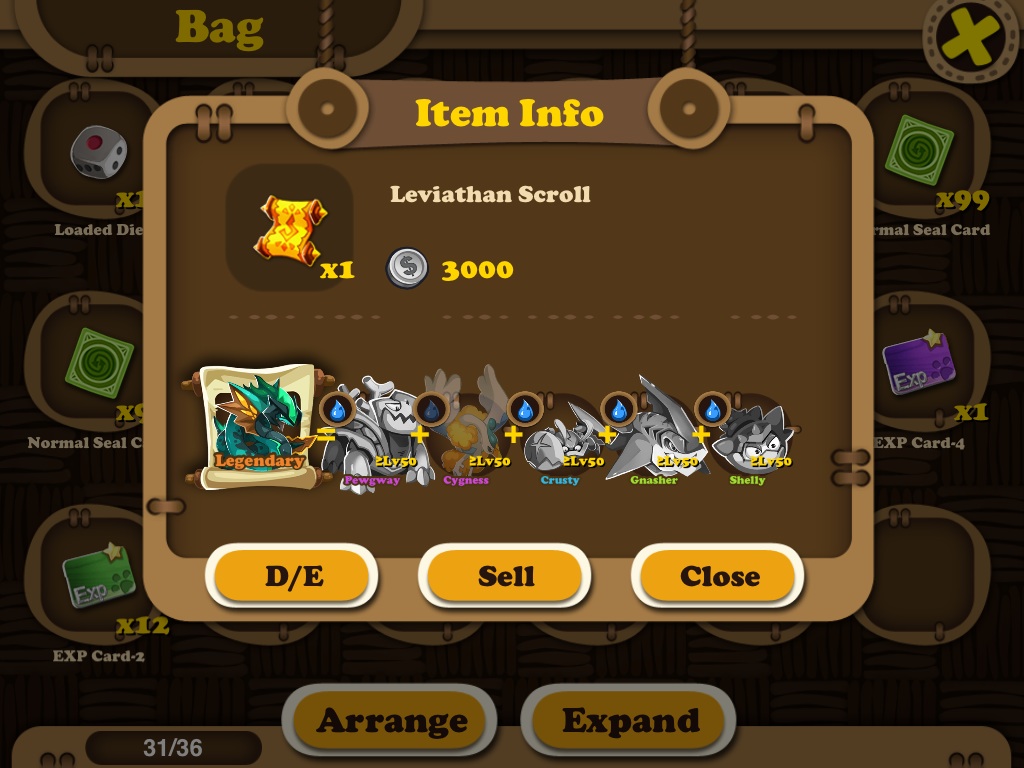1024x768 pixels.
Task: Select the Loaded Die slot
Action: 98,155
